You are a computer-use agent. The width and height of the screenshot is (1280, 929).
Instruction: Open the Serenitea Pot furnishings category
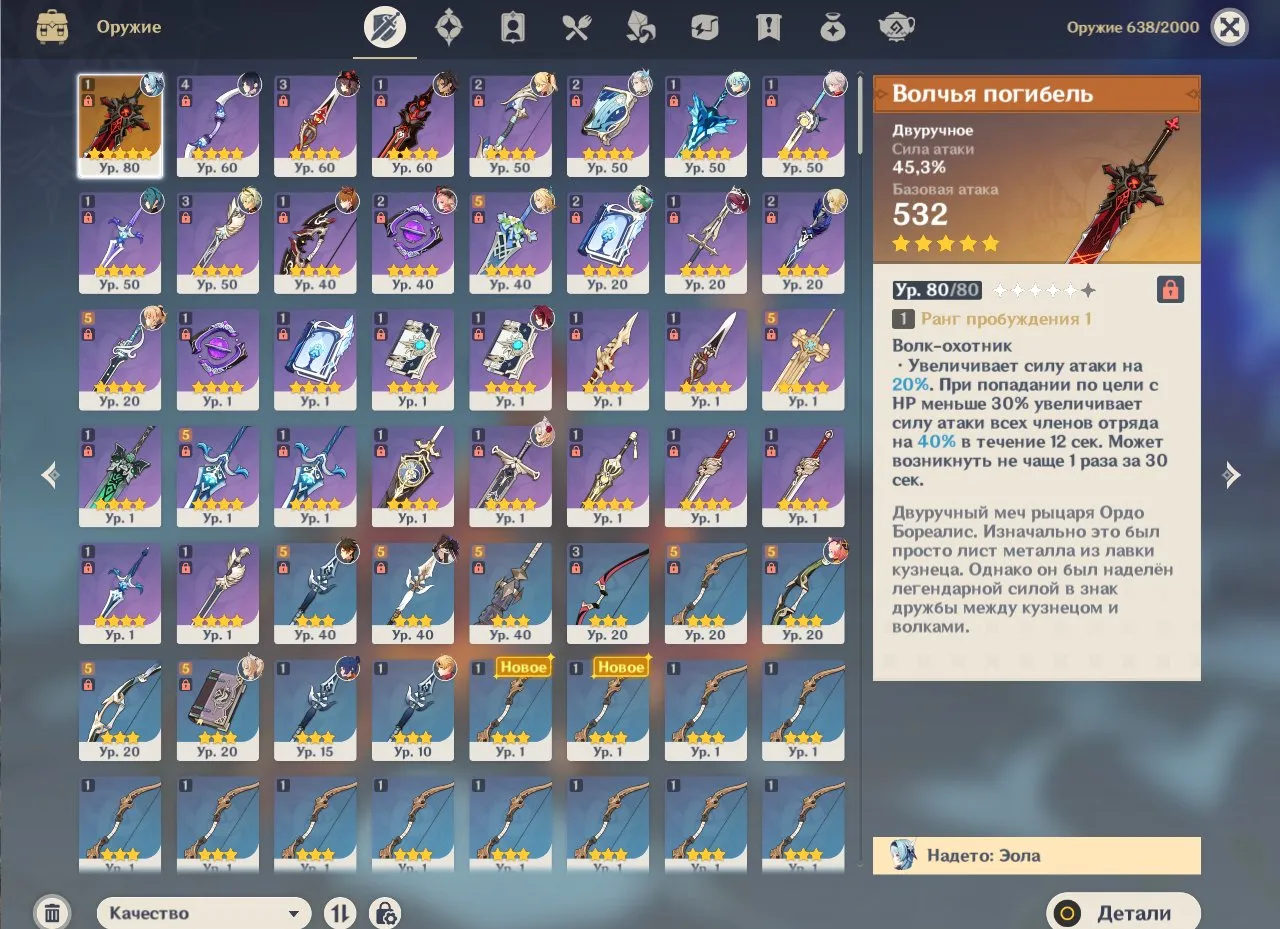click(897, 27)
